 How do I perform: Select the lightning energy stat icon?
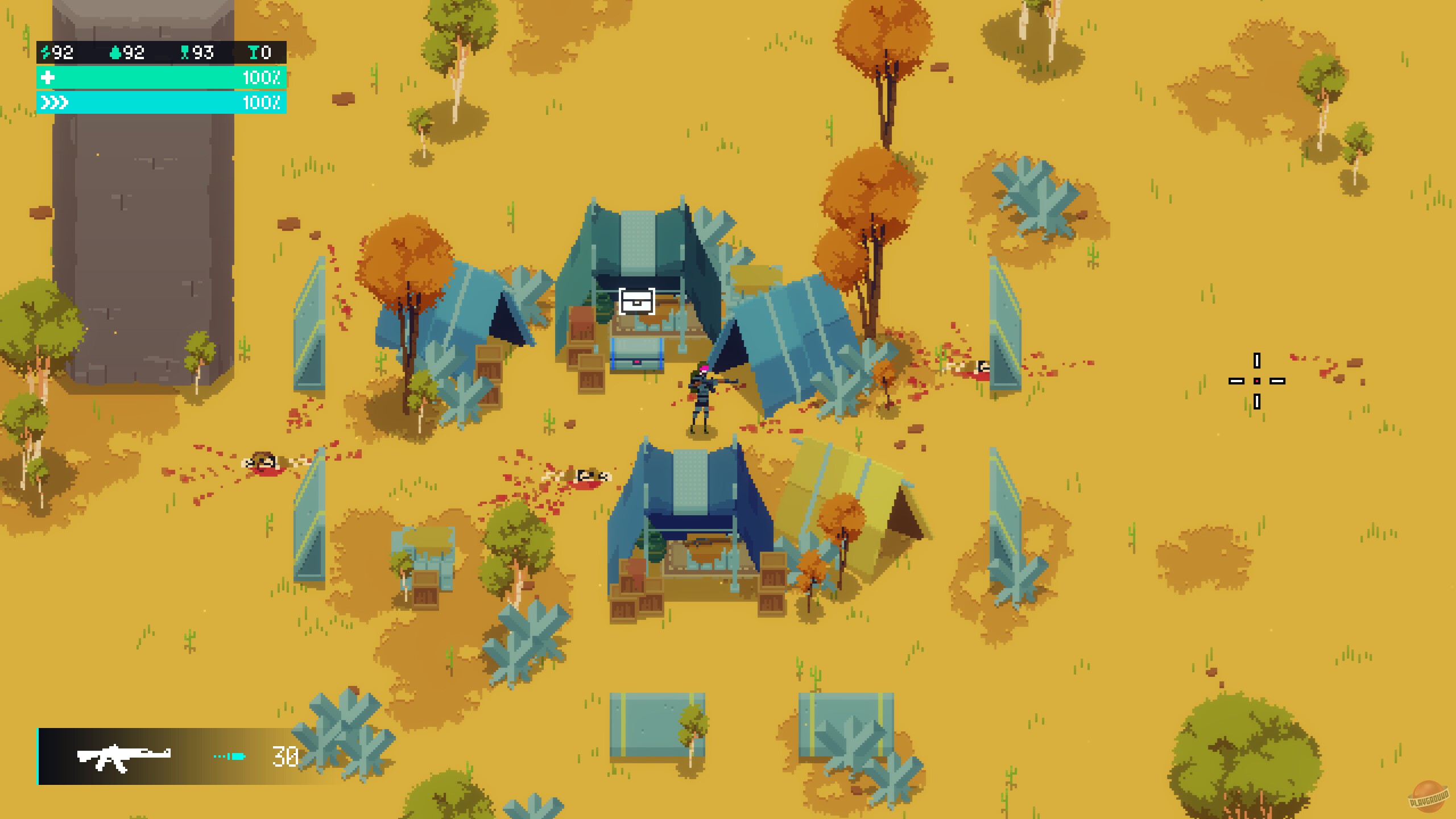[x=47, y=52]
